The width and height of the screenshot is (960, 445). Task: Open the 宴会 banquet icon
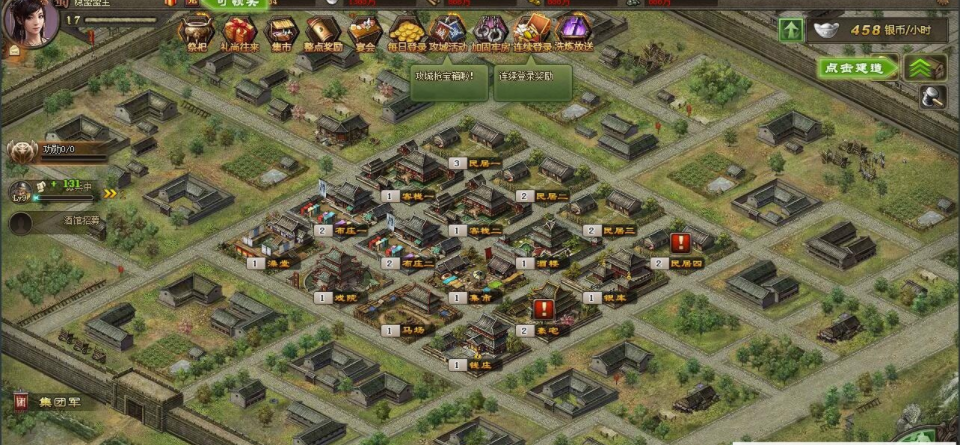coord(364,32)
